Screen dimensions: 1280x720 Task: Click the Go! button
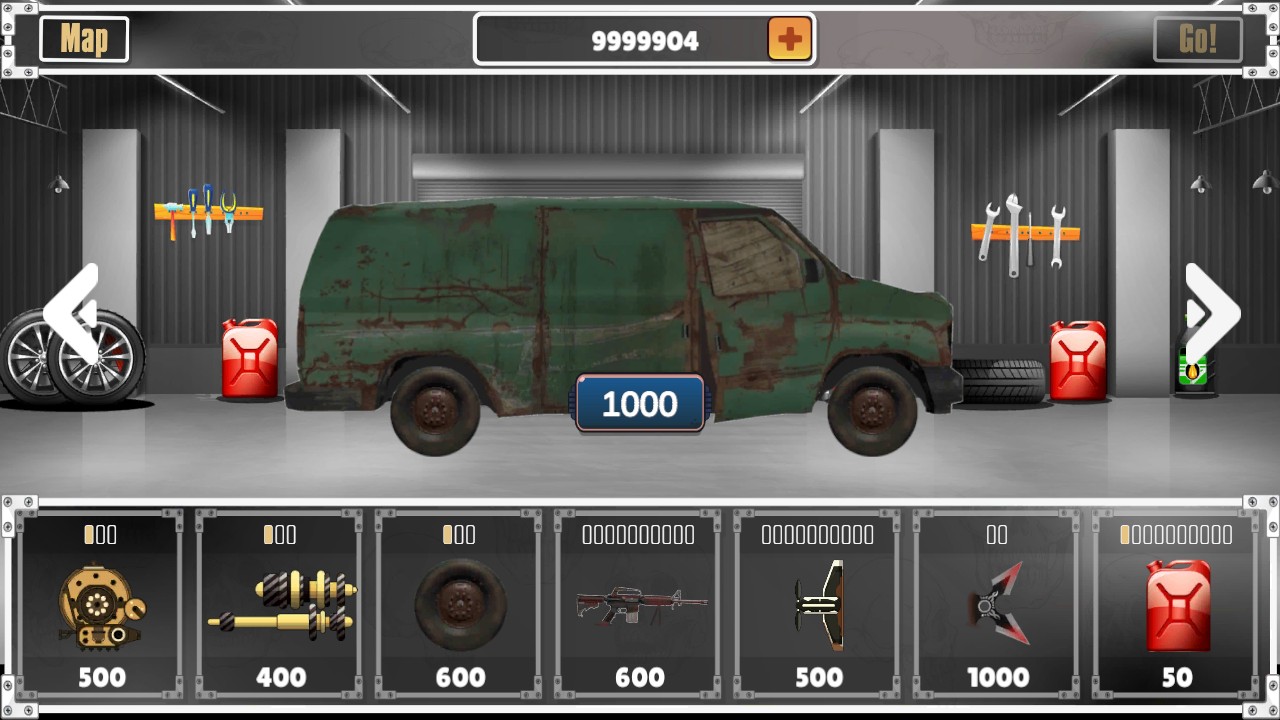click(1197, 40)
